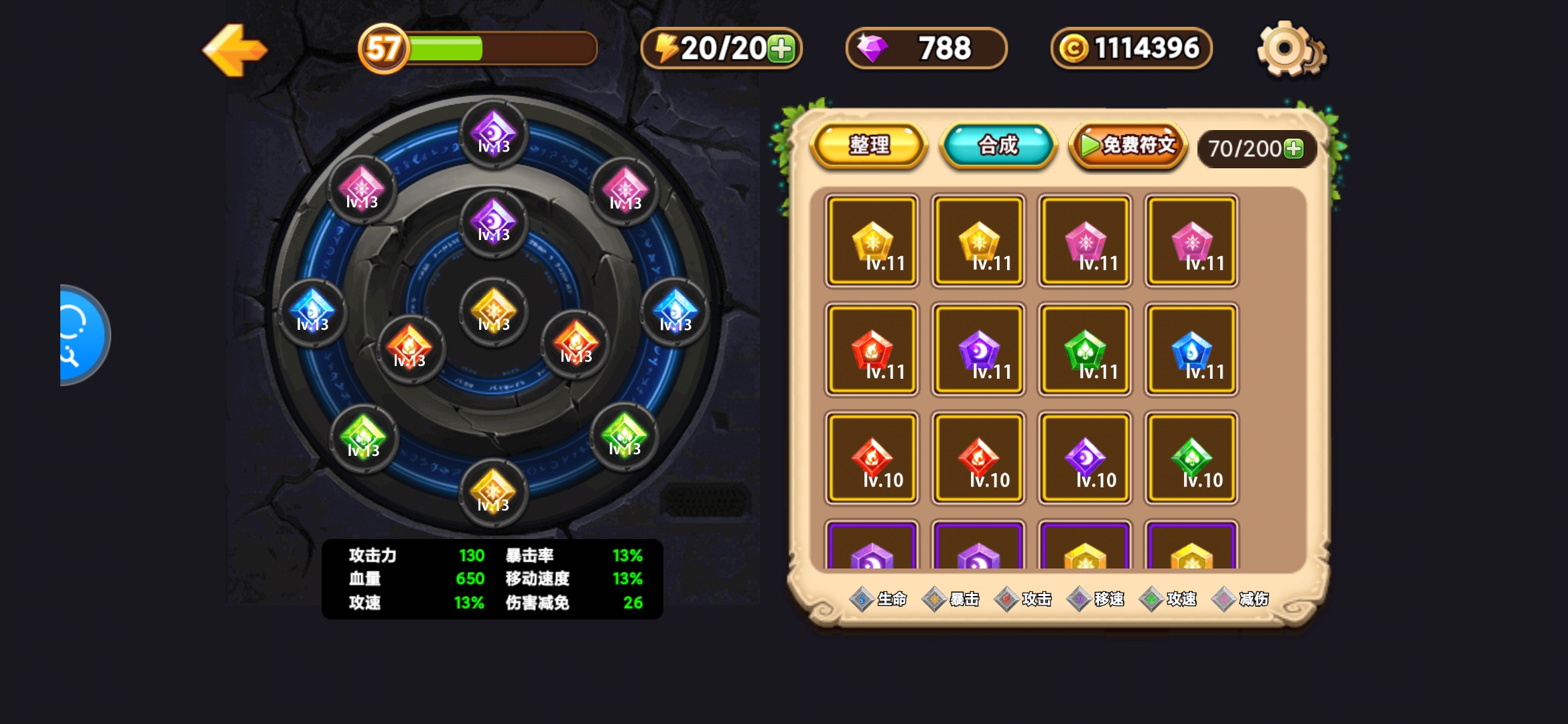Pick the purple lv.10 rune slot
1568x724 pixels.
[1085, 459]
